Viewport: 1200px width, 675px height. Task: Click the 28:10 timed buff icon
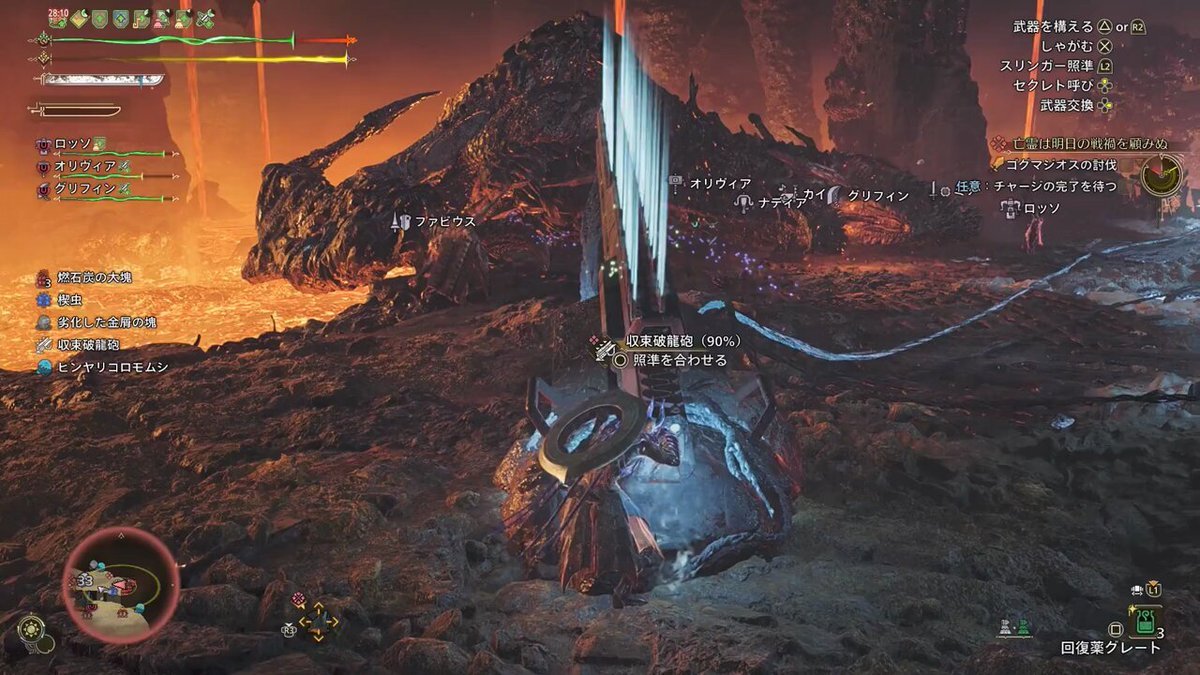(57, 18)
